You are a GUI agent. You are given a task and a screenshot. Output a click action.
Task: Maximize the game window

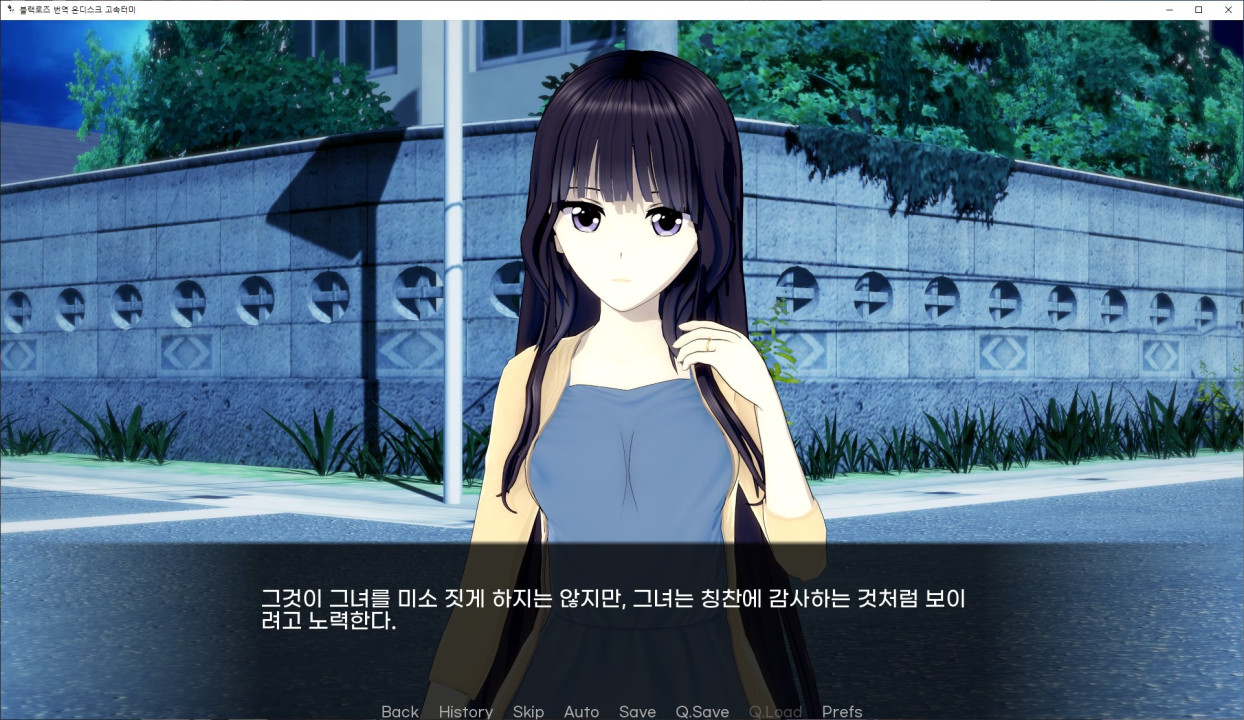[1198, 9]
